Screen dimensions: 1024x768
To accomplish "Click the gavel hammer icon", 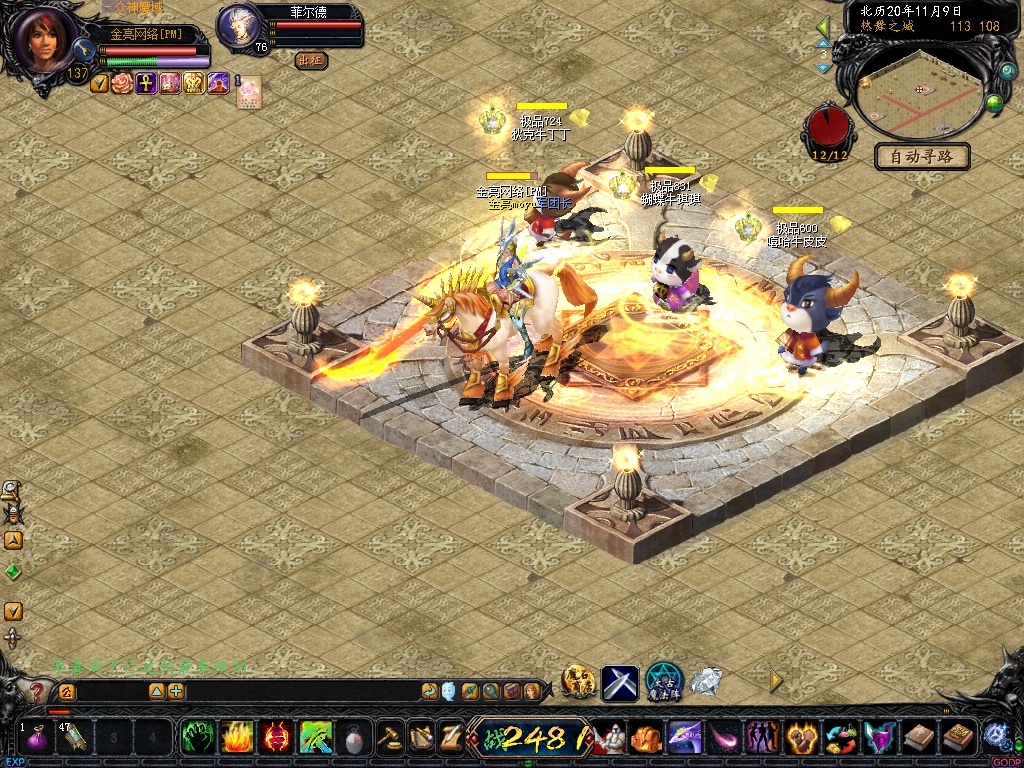I will [x=389, y=738].
